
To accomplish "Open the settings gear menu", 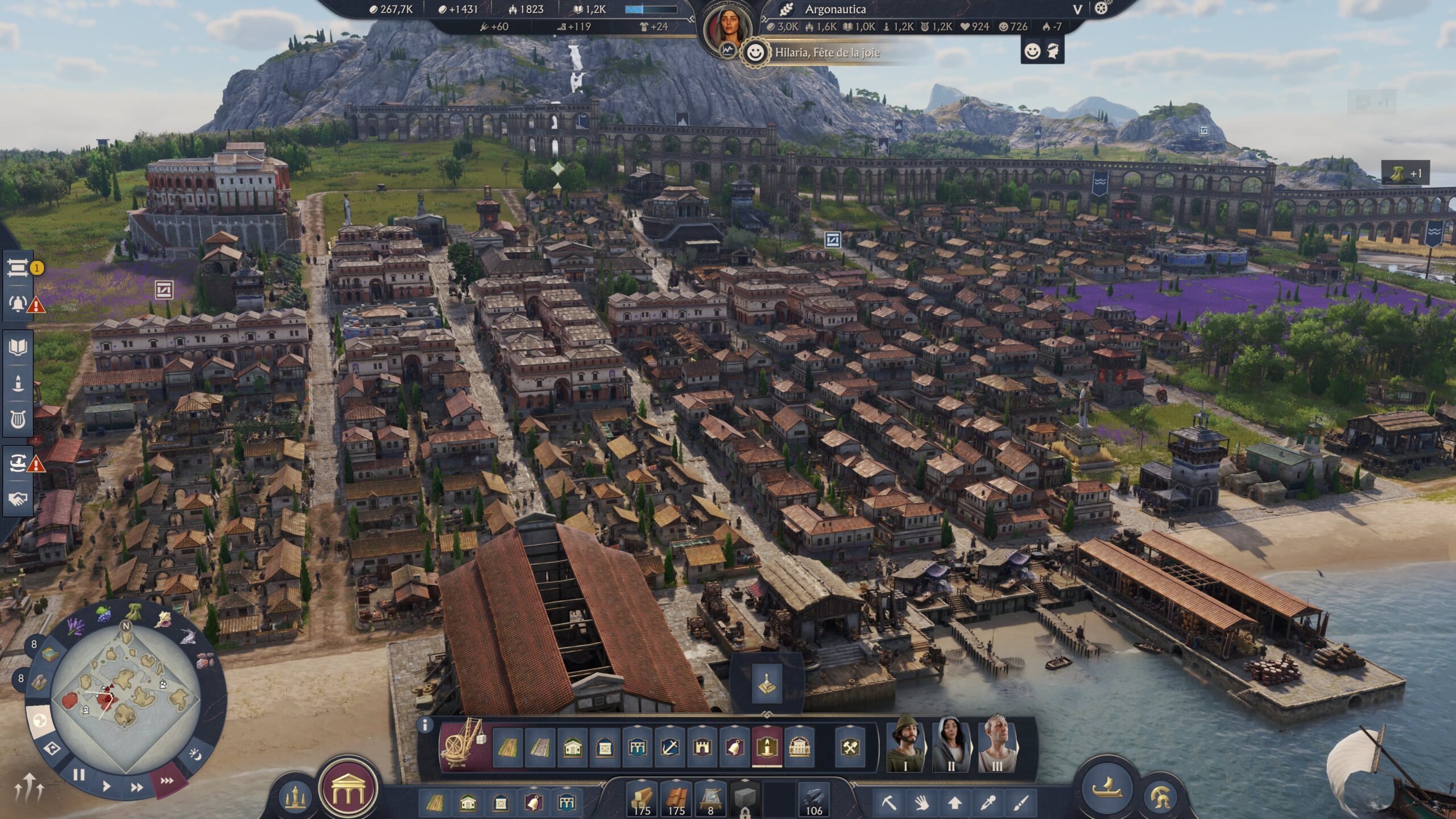I will 1101,9.
